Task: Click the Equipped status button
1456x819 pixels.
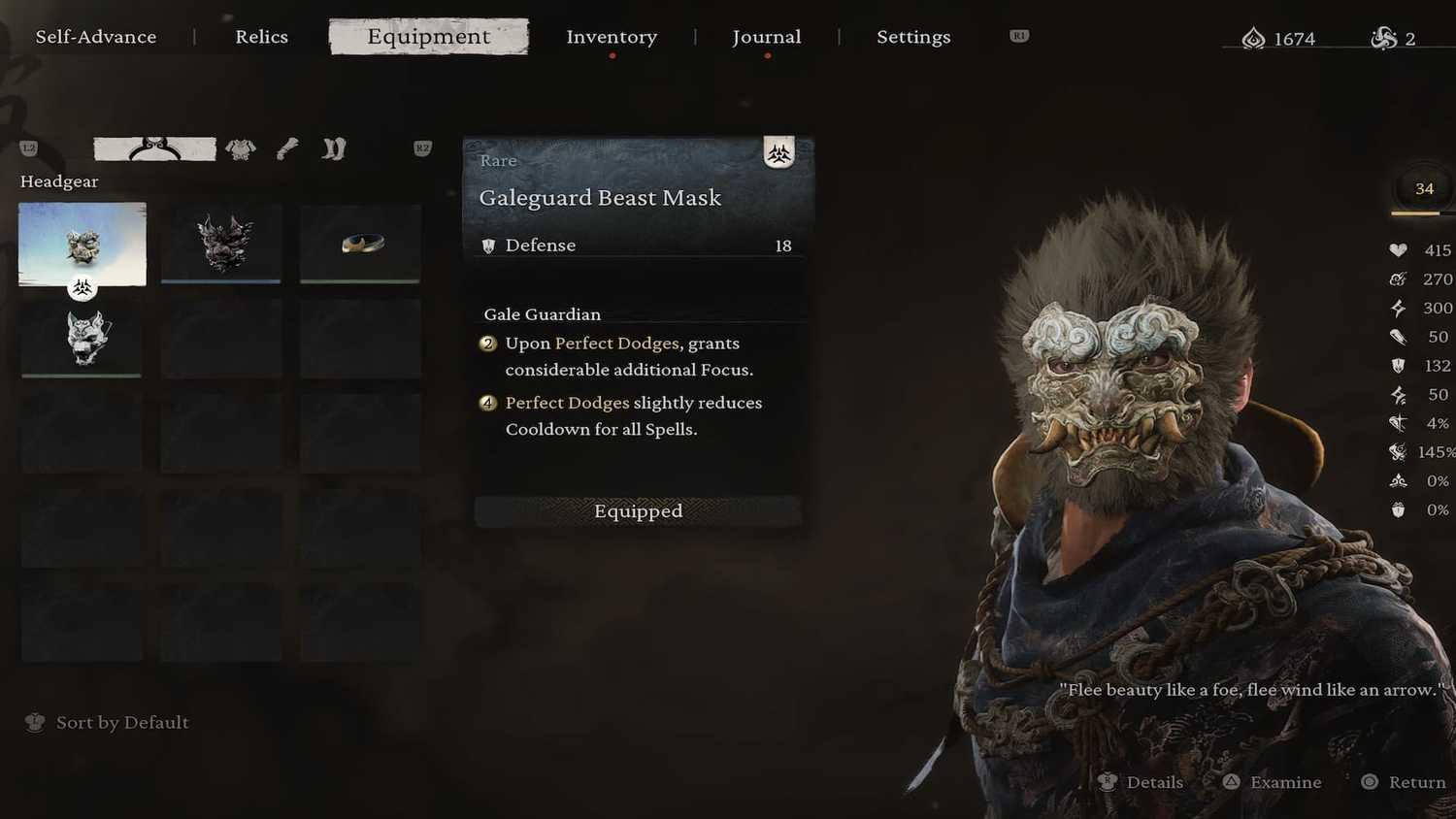Action: [x=638, y=511]
